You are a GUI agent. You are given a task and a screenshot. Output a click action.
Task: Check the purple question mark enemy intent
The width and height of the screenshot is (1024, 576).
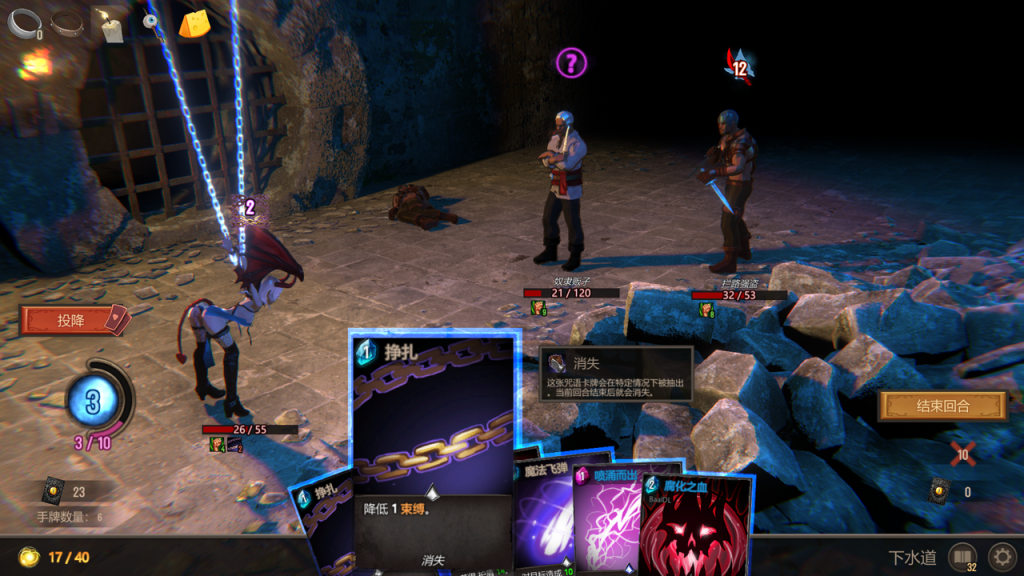571,64
